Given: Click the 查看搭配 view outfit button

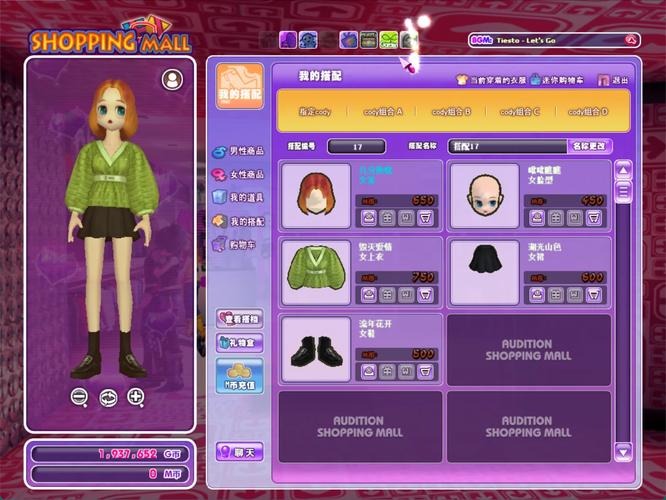Looking at the screenshot, I should [x=239, y=318].
